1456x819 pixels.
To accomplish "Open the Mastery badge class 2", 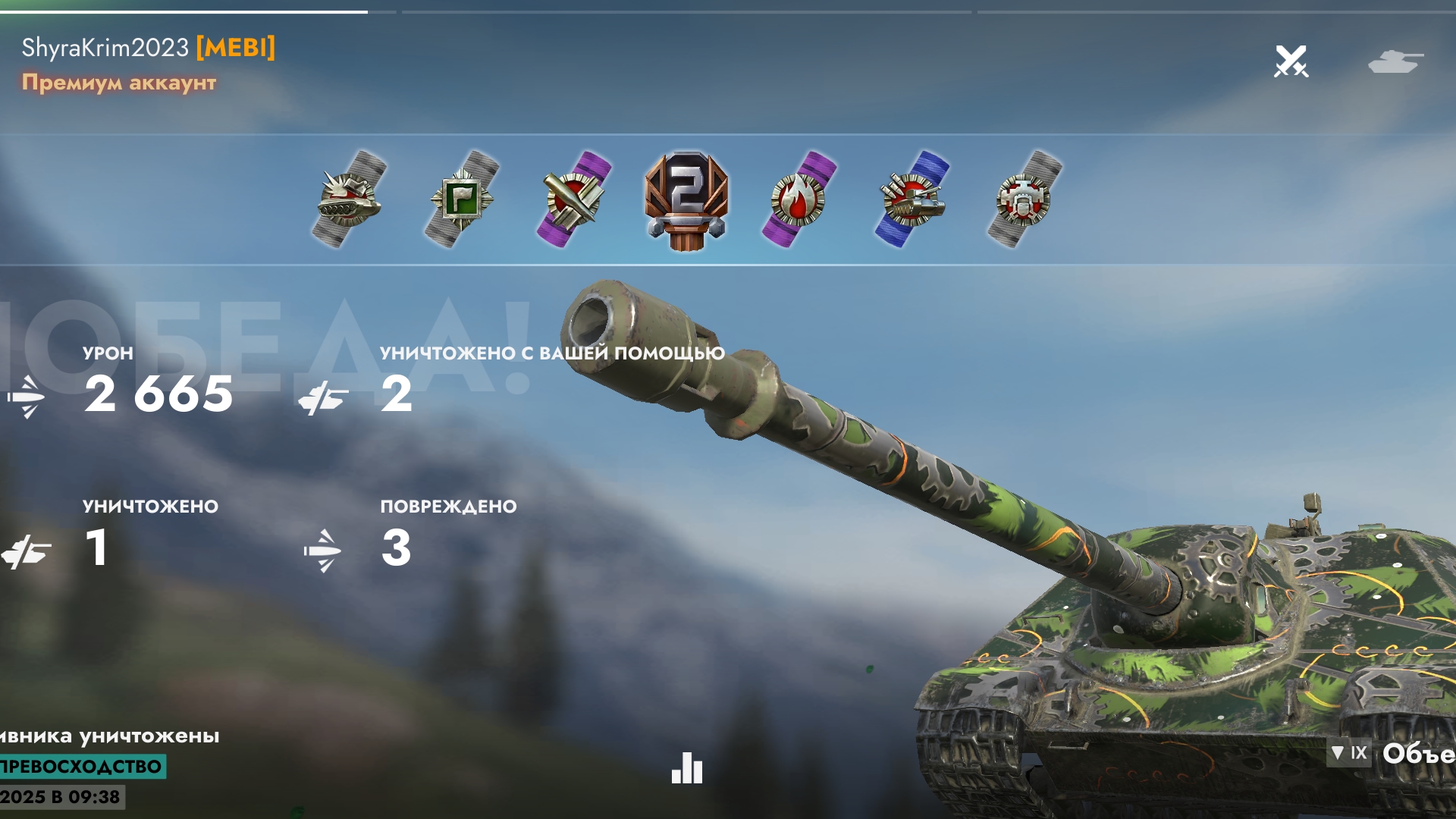I will (686, 201).
